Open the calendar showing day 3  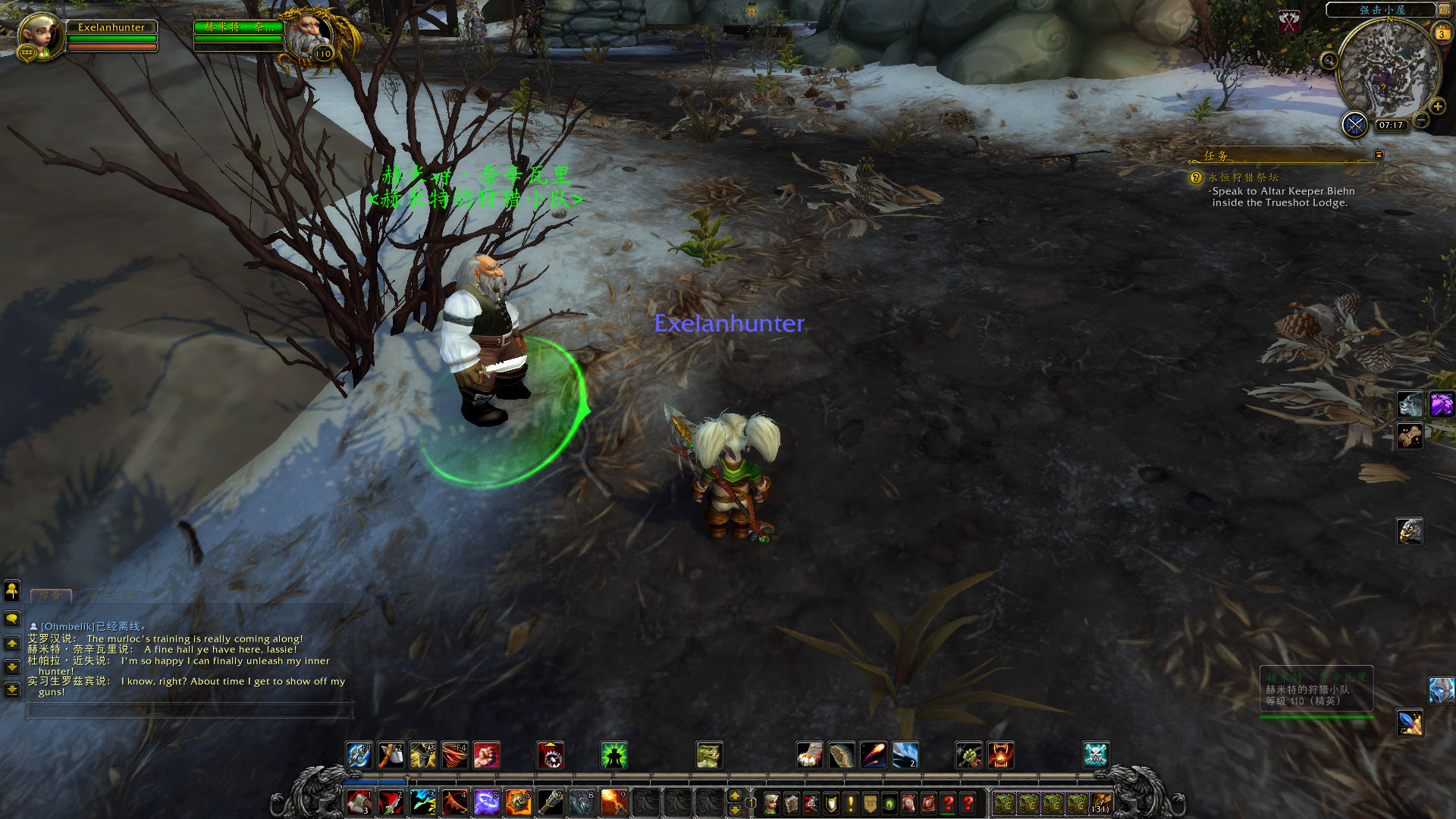pyautogui.click(x=1442, y=33)
